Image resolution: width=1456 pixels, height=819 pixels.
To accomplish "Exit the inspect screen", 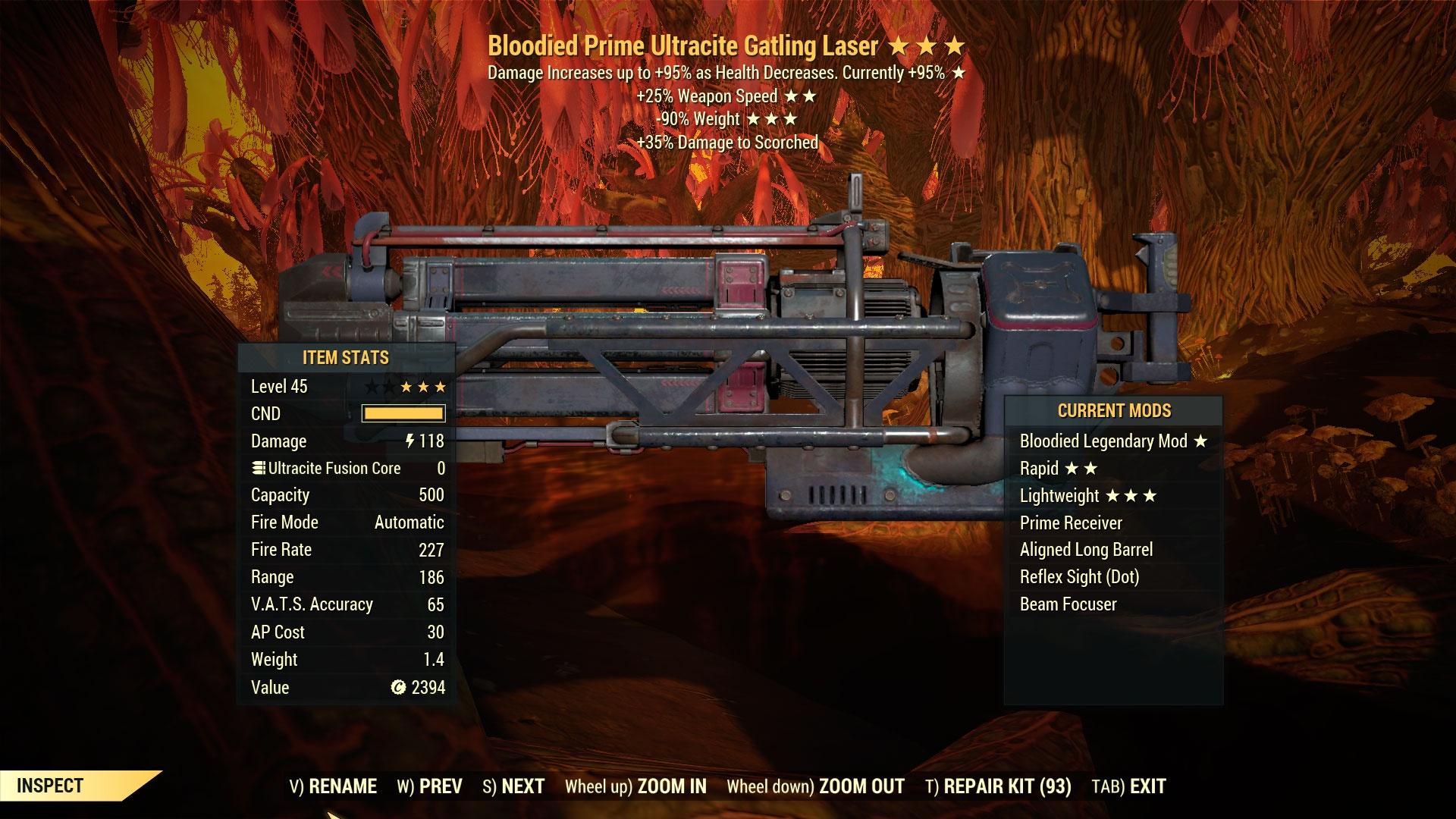I will tap(1129, 786).
